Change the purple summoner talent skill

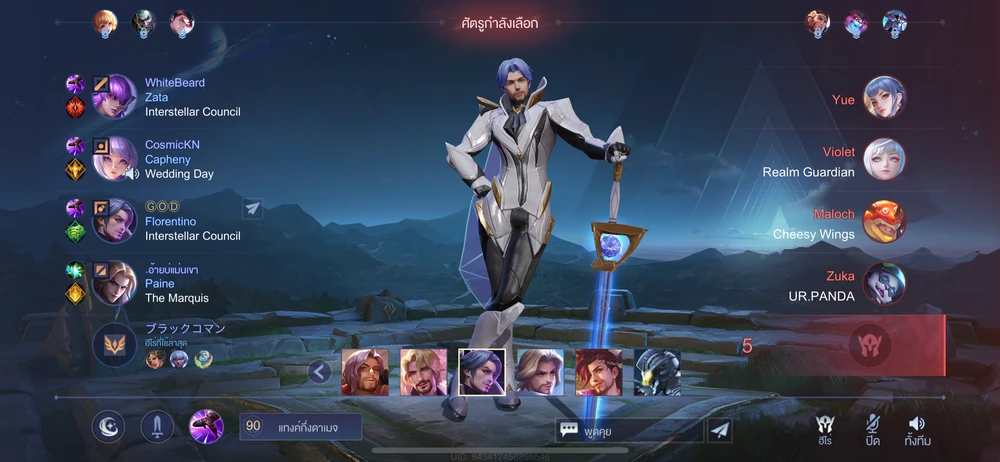click(206, 427)
